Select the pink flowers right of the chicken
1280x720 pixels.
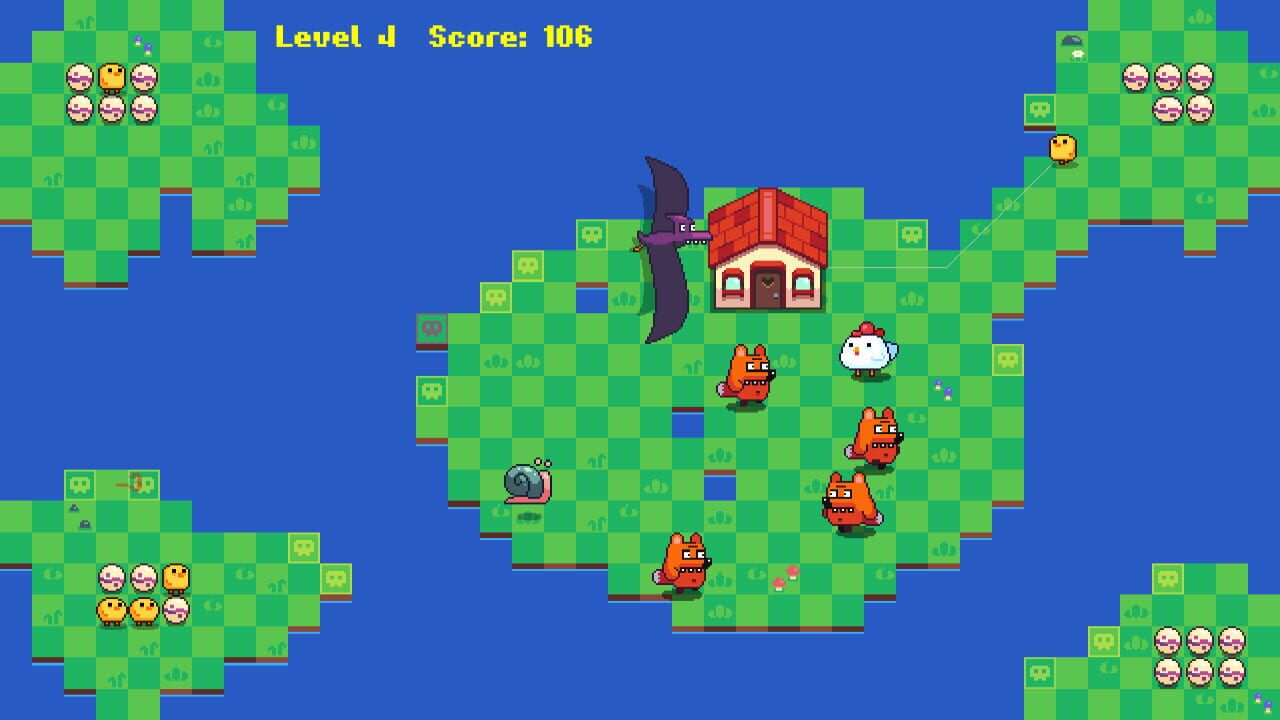pyautogui.click(x=936, y=387)
